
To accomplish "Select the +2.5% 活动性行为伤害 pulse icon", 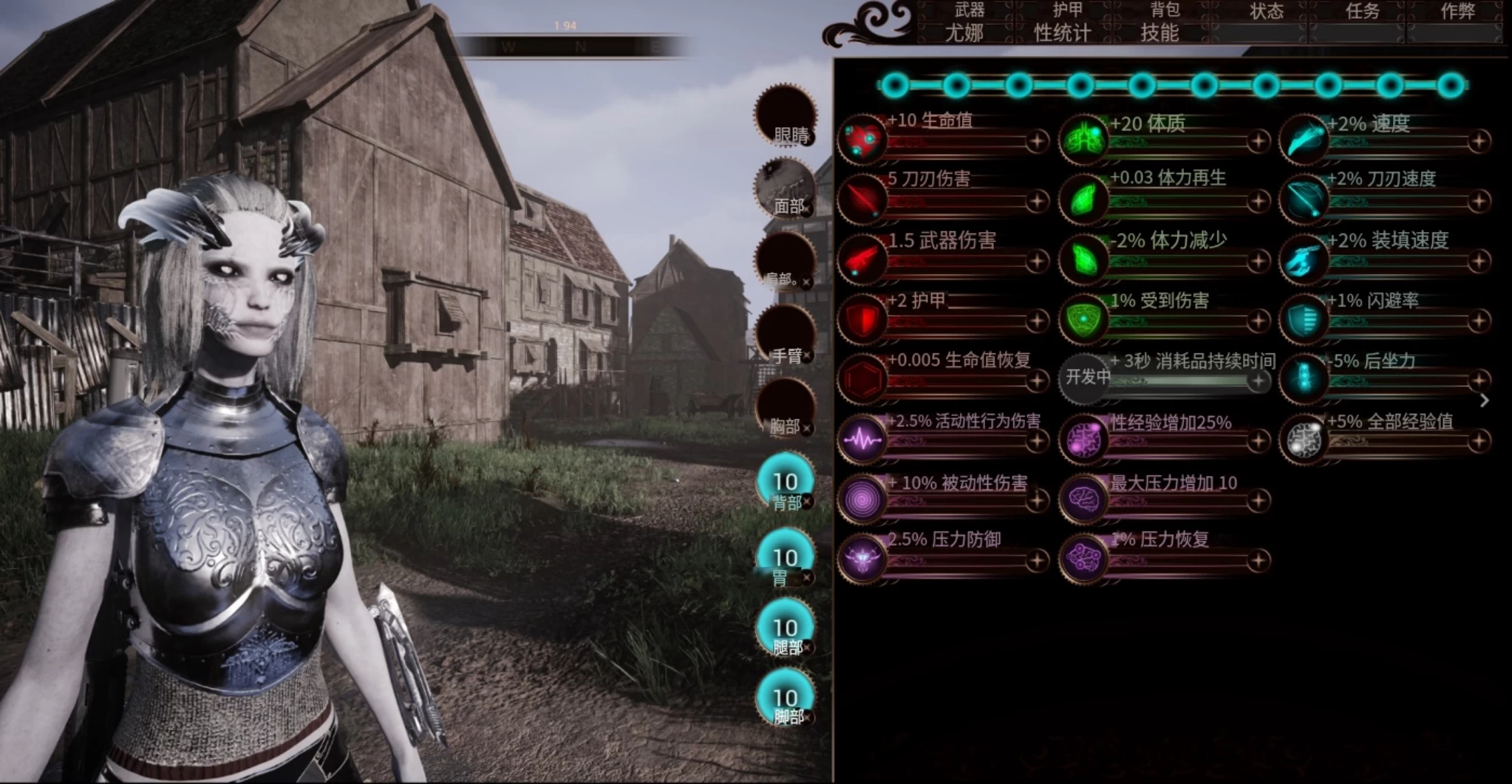I will click(x=863, y=440).
